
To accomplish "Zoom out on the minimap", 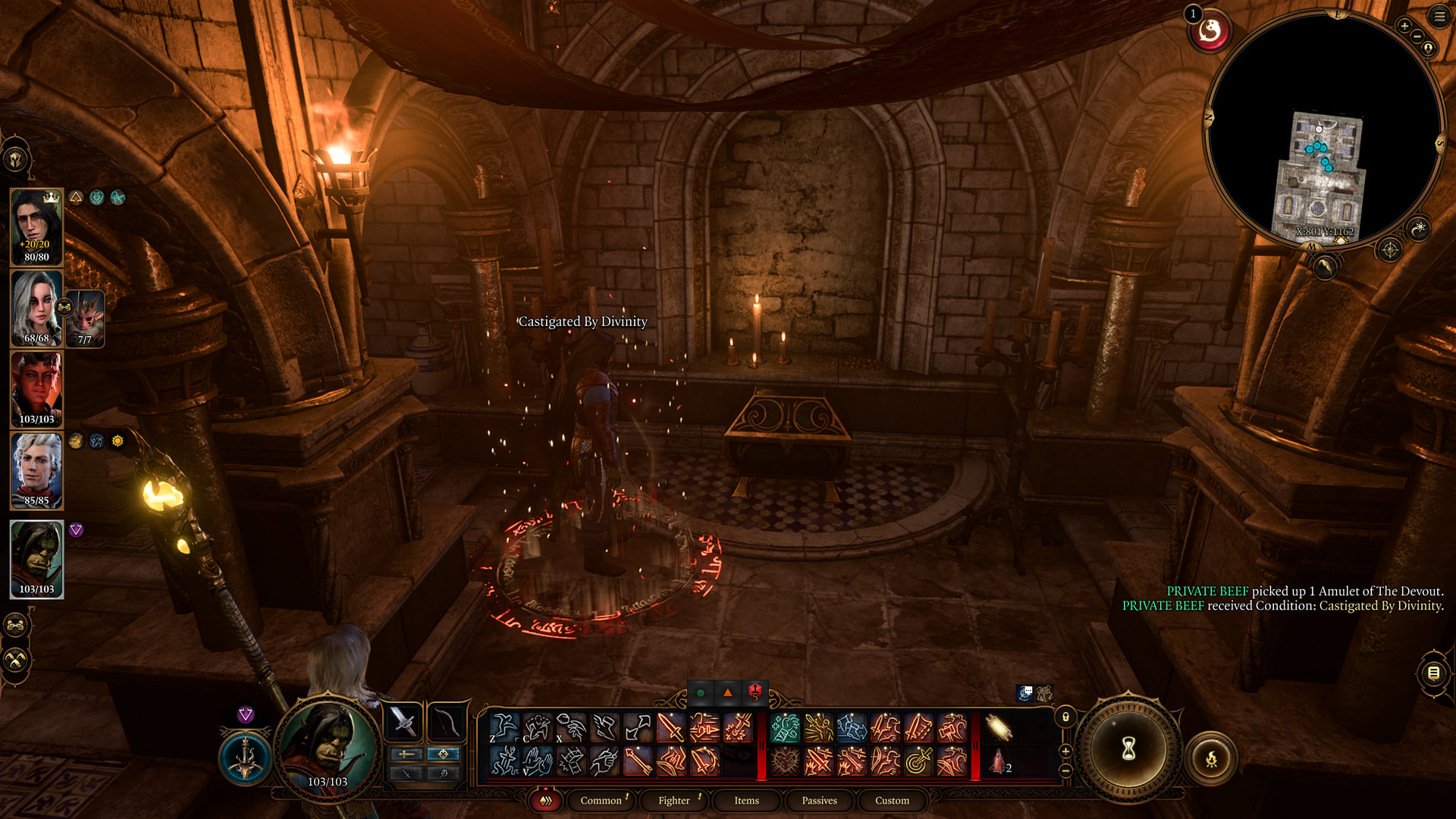I will pos(1417,36).
